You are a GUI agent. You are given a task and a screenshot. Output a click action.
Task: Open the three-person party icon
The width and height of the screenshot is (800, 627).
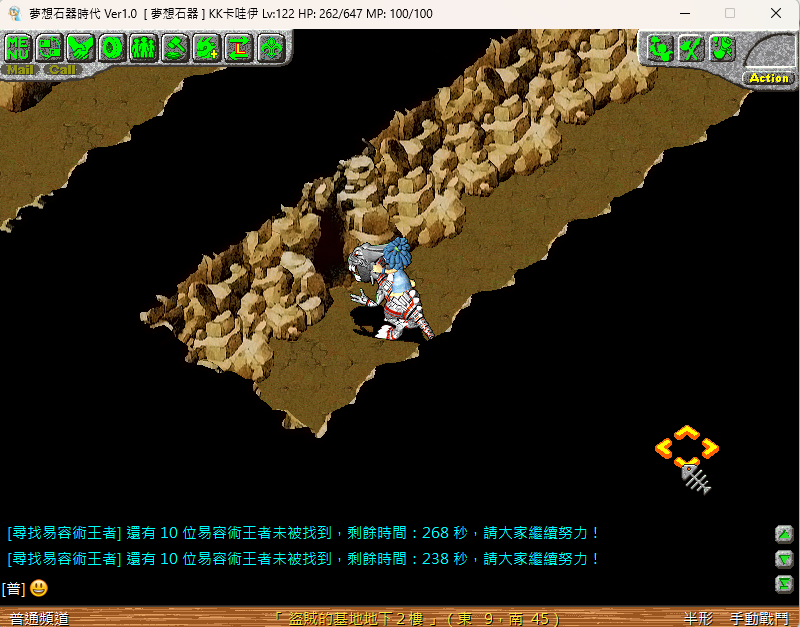(x=144, y=47)
